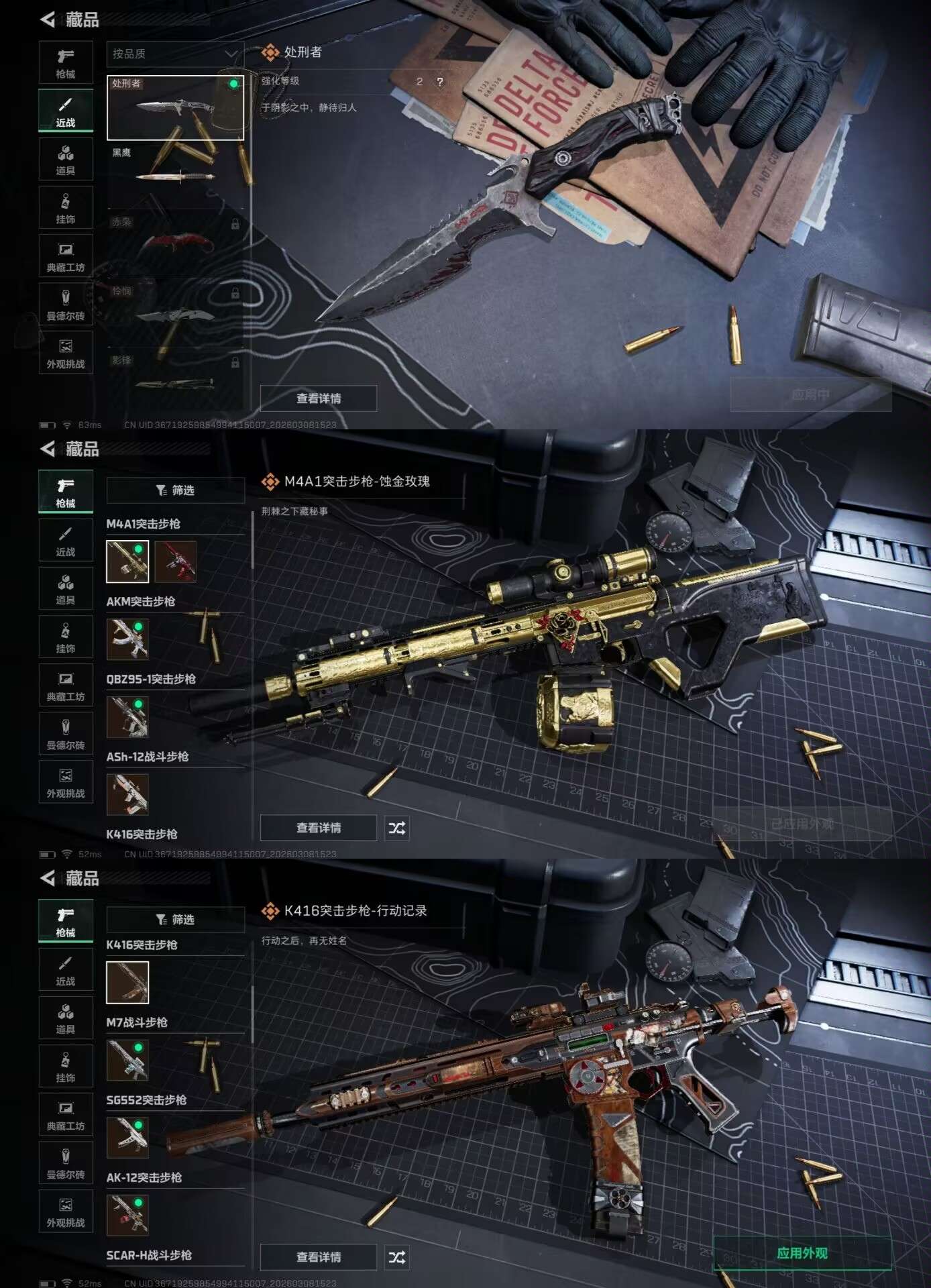
Task: Select the gold M4A1 蚀金玫瑰 skin thumbnail
Action: pyautogui.click(x=127, y=561)
